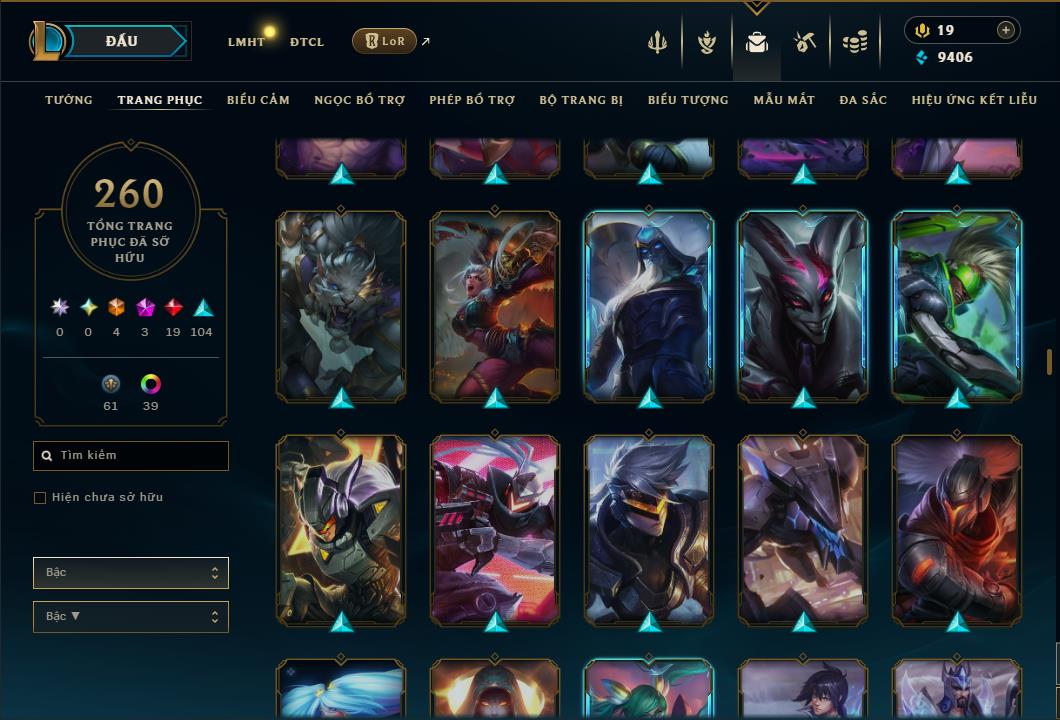The width and height of the screenshot is (1060, 720).
Task: Open the TƯỚNG champions tab
Action: tap(69, 100)
